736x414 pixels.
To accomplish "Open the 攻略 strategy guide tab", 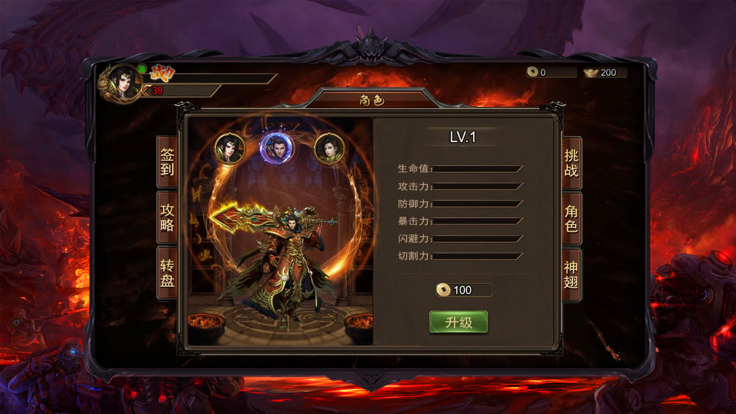I will coord(167,217).
